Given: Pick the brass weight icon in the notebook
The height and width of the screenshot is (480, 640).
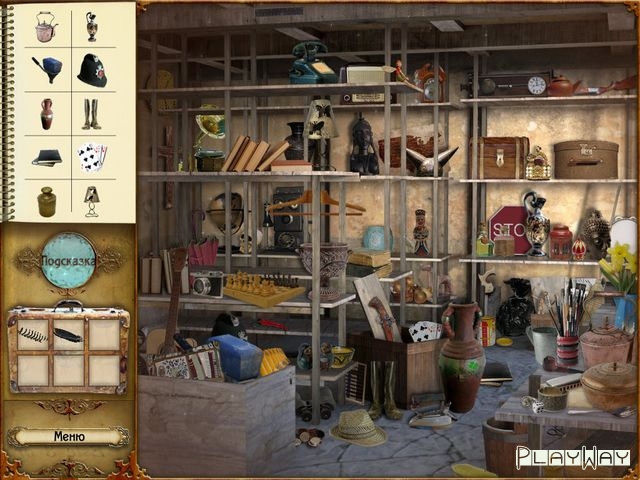Looking at the screenshot, I should (46, 199).
